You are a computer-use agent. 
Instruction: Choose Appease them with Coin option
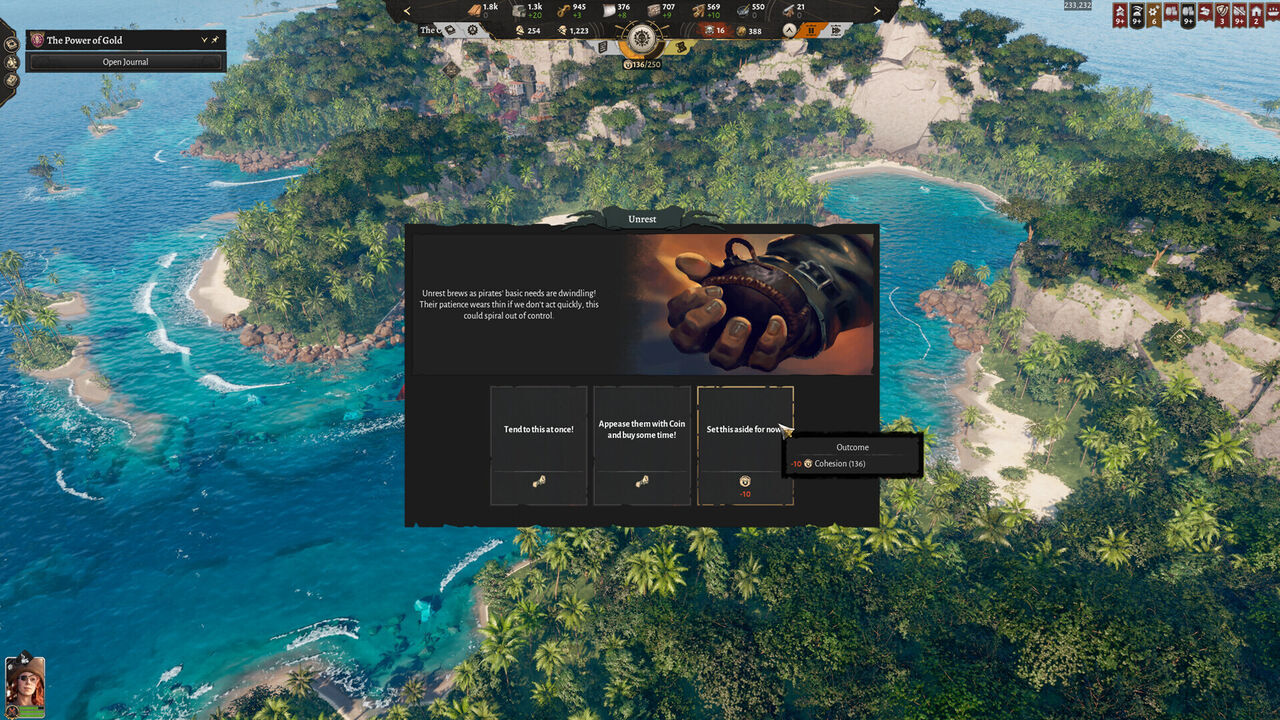click(641, 428)
